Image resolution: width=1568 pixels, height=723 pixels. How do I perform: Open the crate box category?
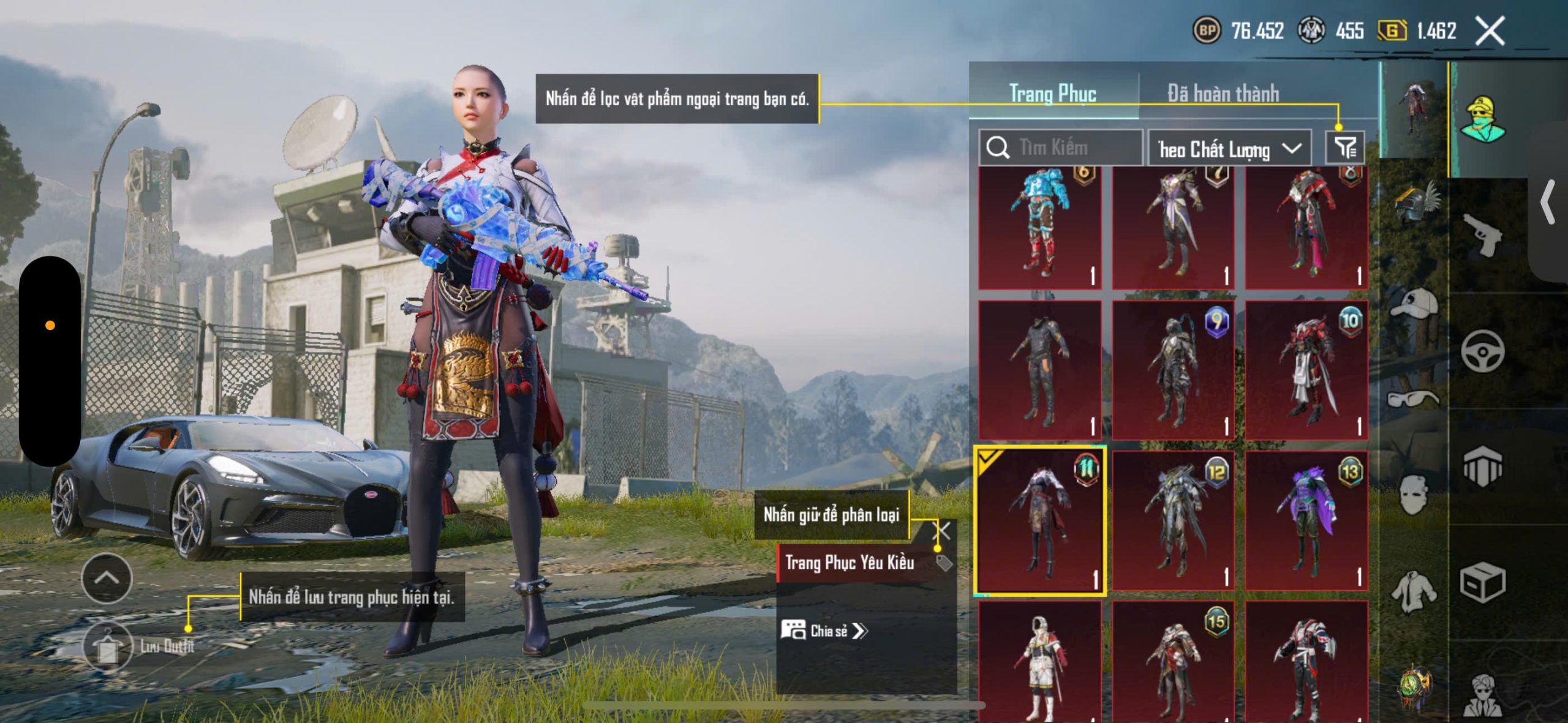pos(1482,582)
